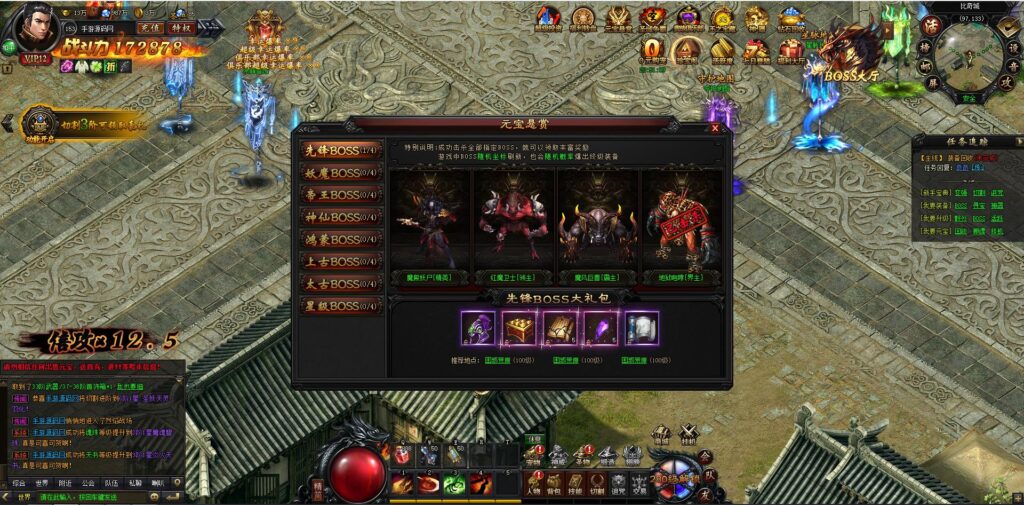Image resolution: width=1024 pixels, height=505 pixels.
Task: Show the 上古BOSS list
Action: 341,261
